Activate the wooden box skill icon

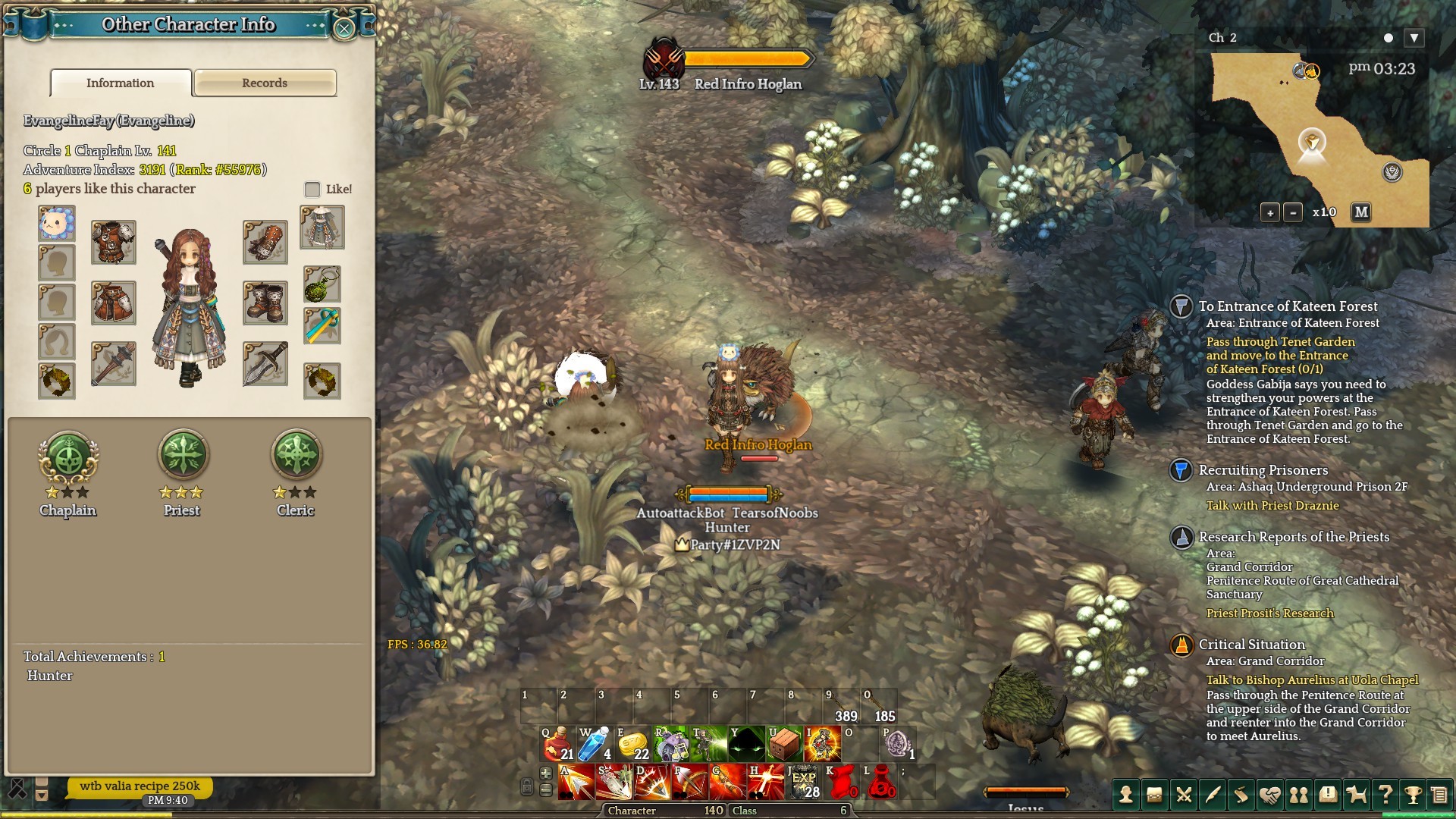pyautogui.click(x=784, y=743)
